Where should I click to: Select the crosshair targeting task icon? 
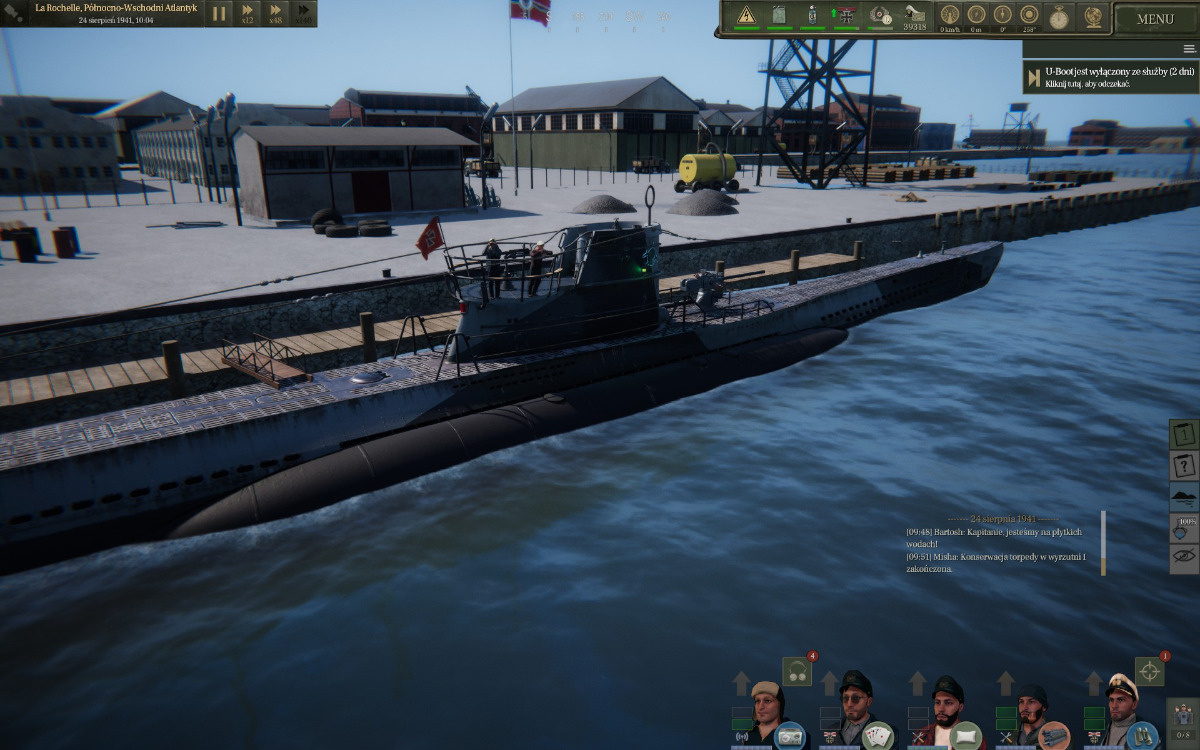(x=1149, y=671)
